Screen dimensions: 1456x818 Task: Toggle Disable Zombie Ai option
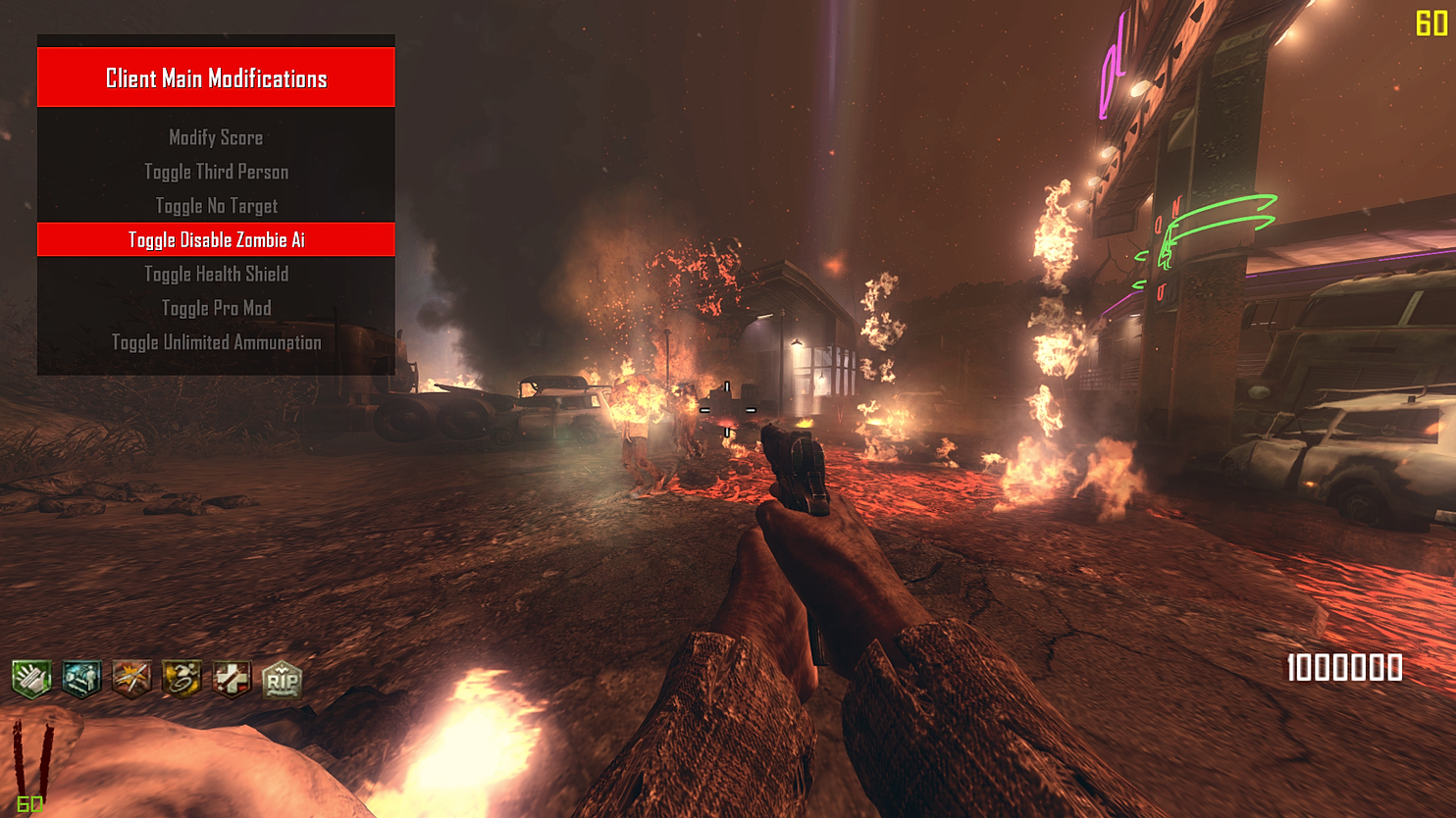click(216, 238)
